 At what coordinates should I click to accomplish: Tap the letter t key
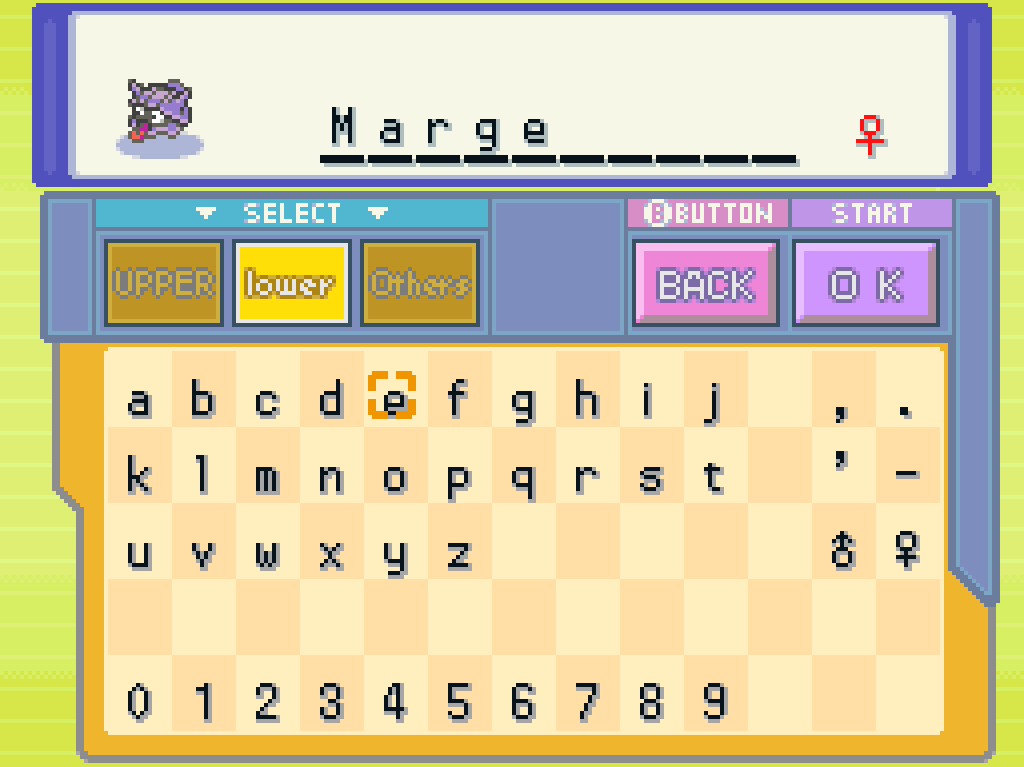point(713,478)
